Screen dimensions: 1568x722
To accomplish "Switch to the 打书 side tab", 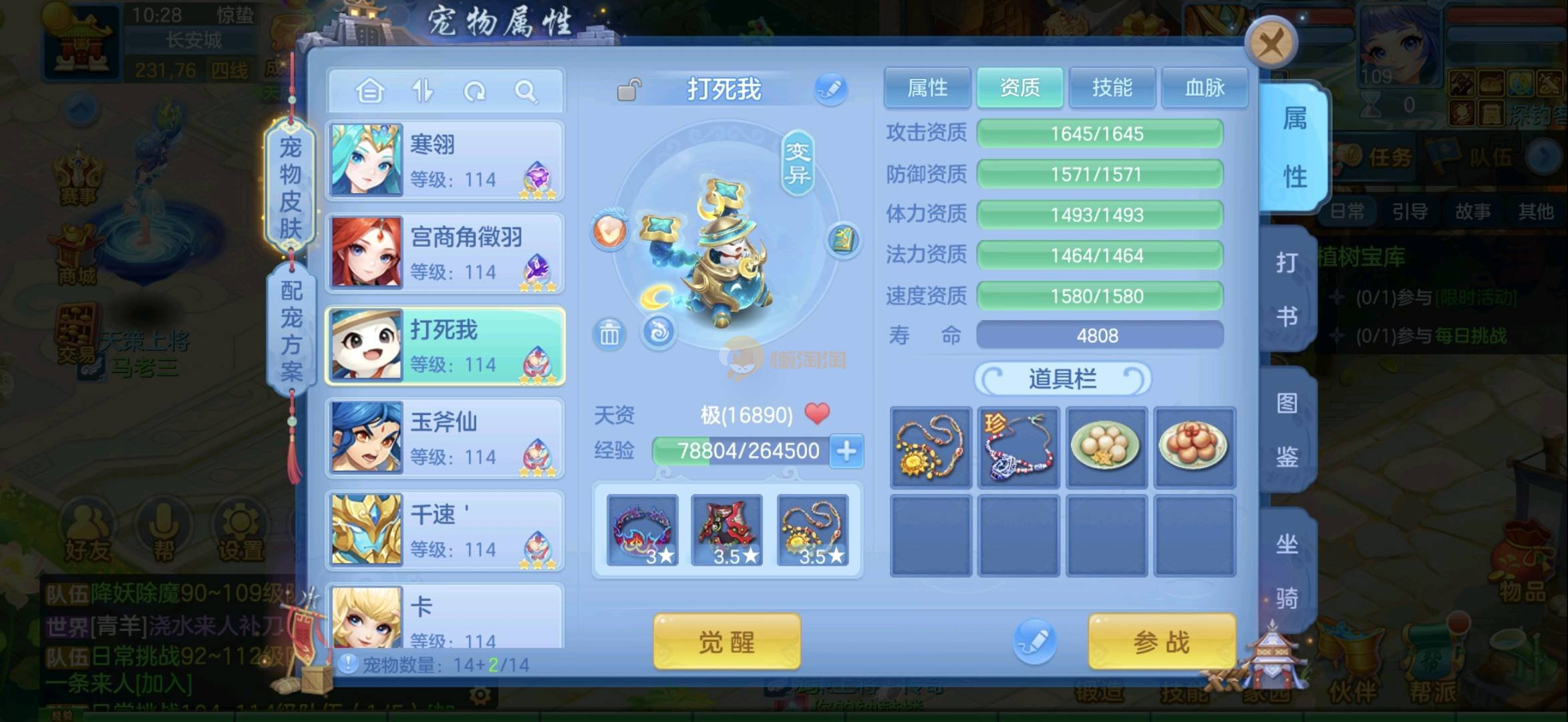I will click(x=1287, y=289).
